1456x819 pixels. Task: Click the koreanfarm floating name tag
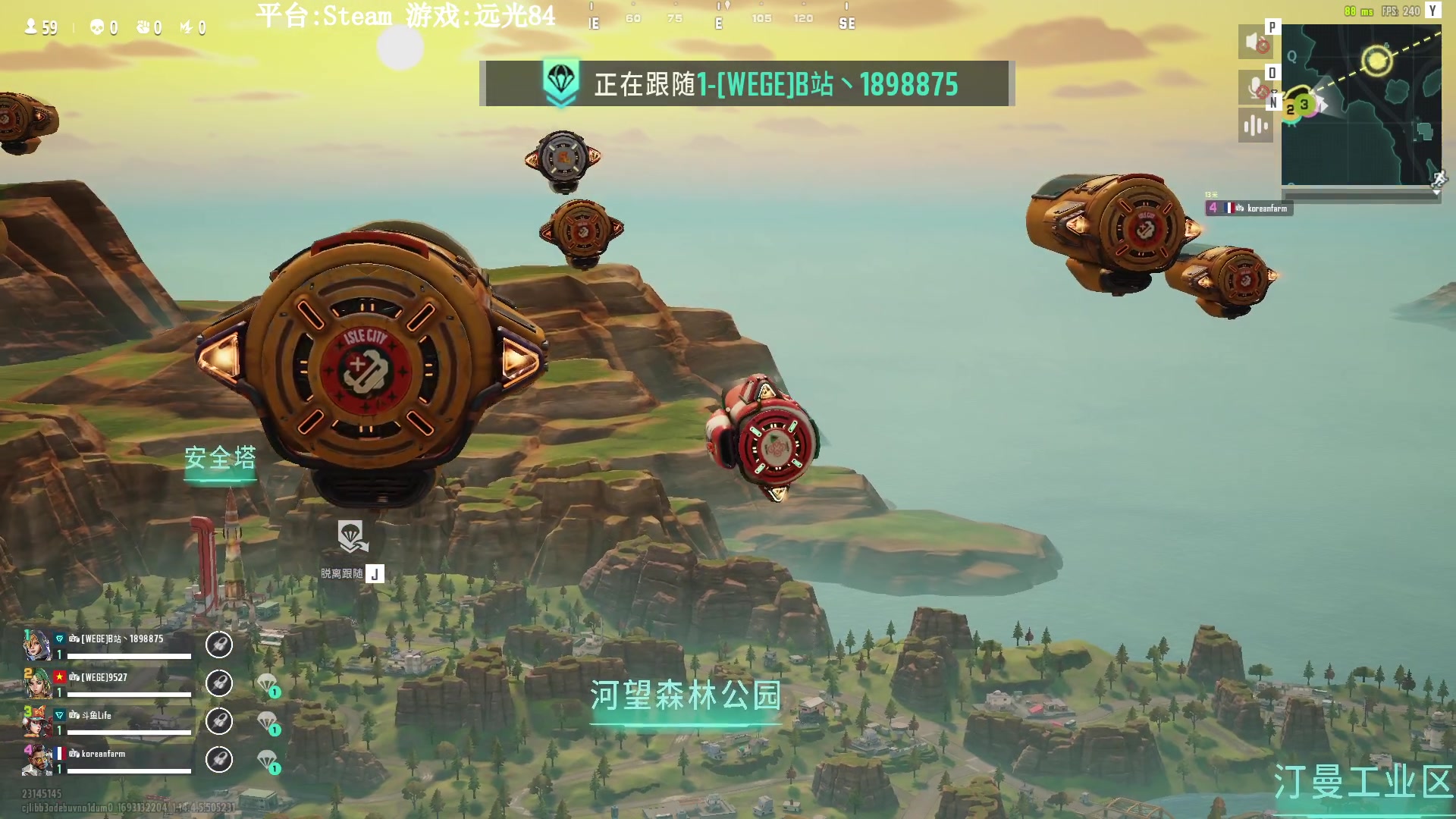[x=1250, y=208]
